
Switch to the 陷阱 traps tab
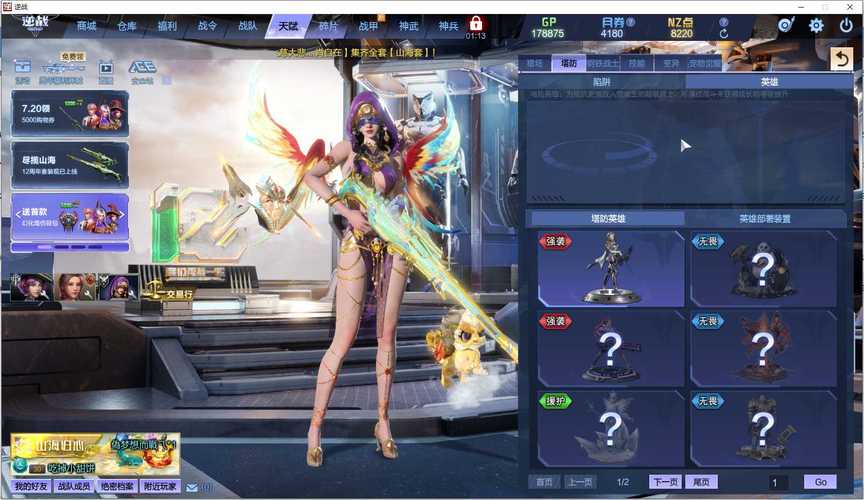click(602, 82)
